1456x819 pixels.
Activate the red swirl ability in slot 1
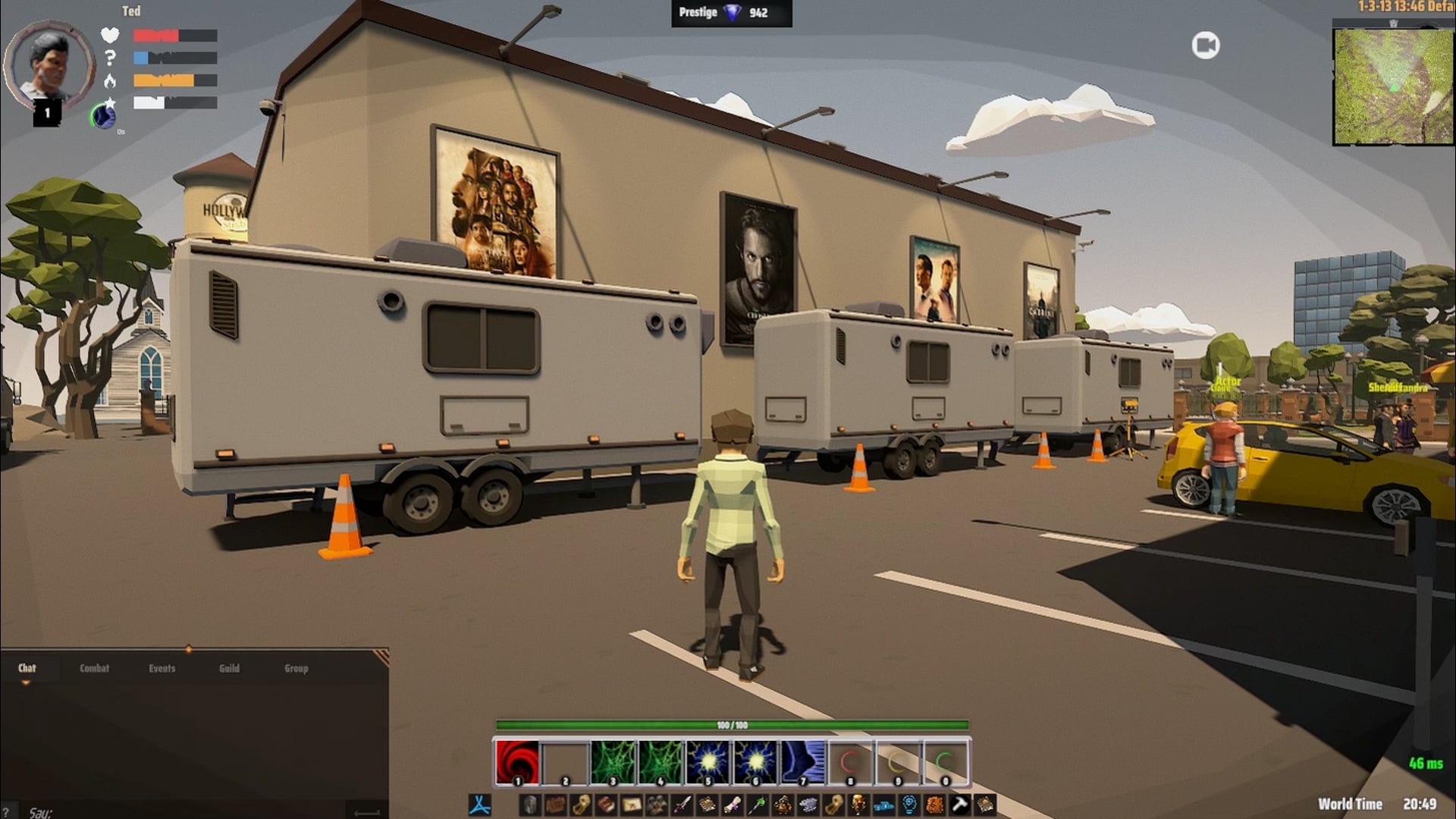click(517, 761)
